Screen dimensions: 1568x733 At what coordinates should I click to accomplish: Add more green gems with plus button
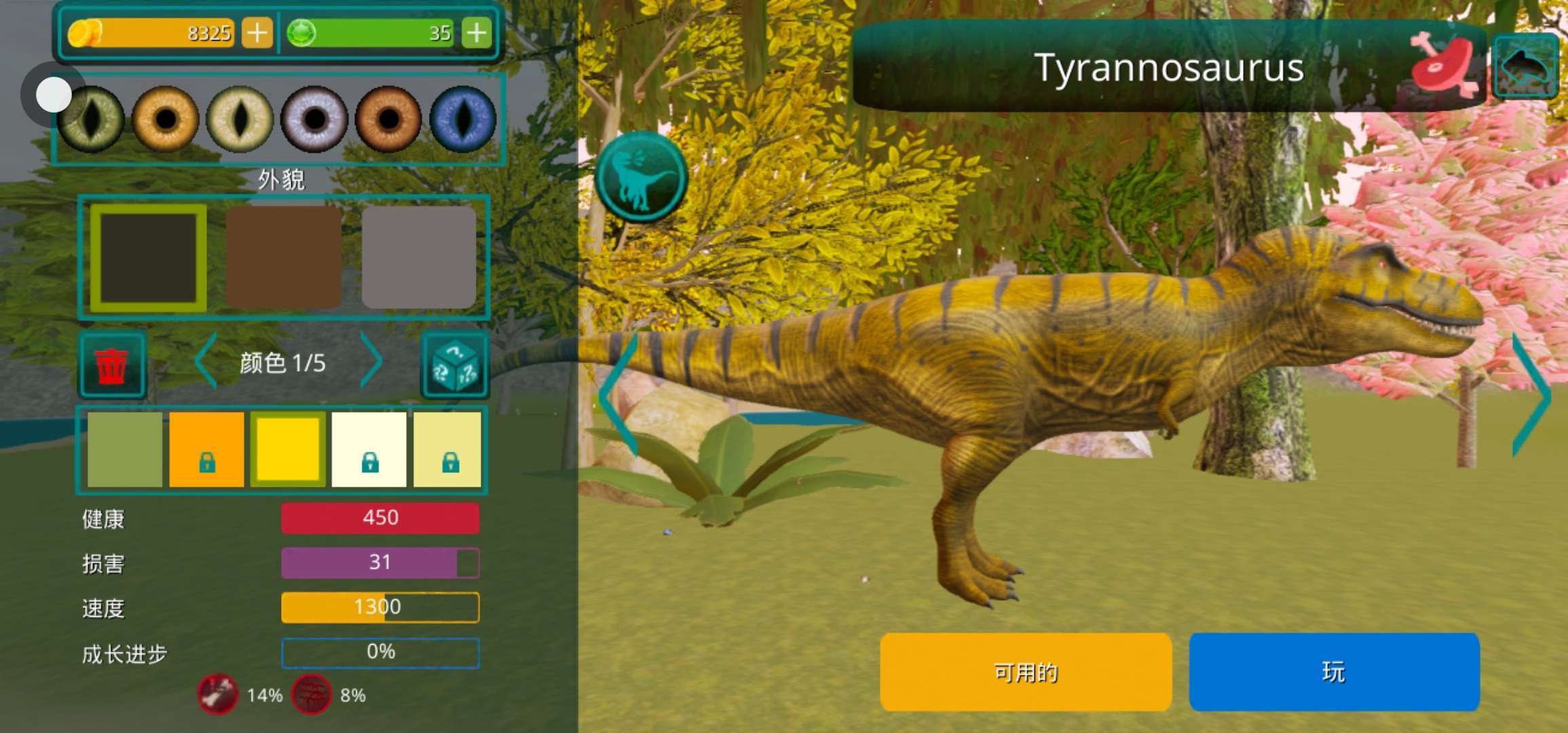coord(477,33)
